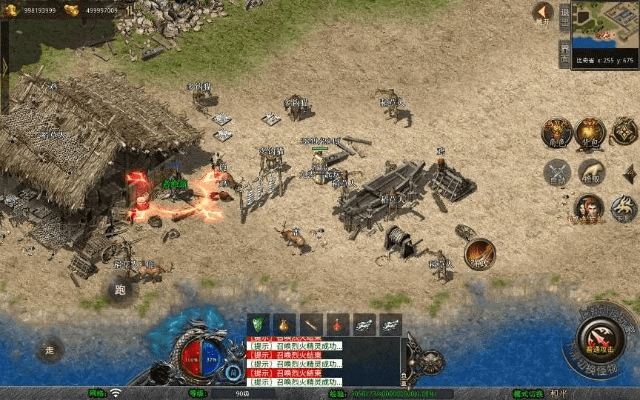
Task: Click the small blue round button by orb
Action: [233, 372]
